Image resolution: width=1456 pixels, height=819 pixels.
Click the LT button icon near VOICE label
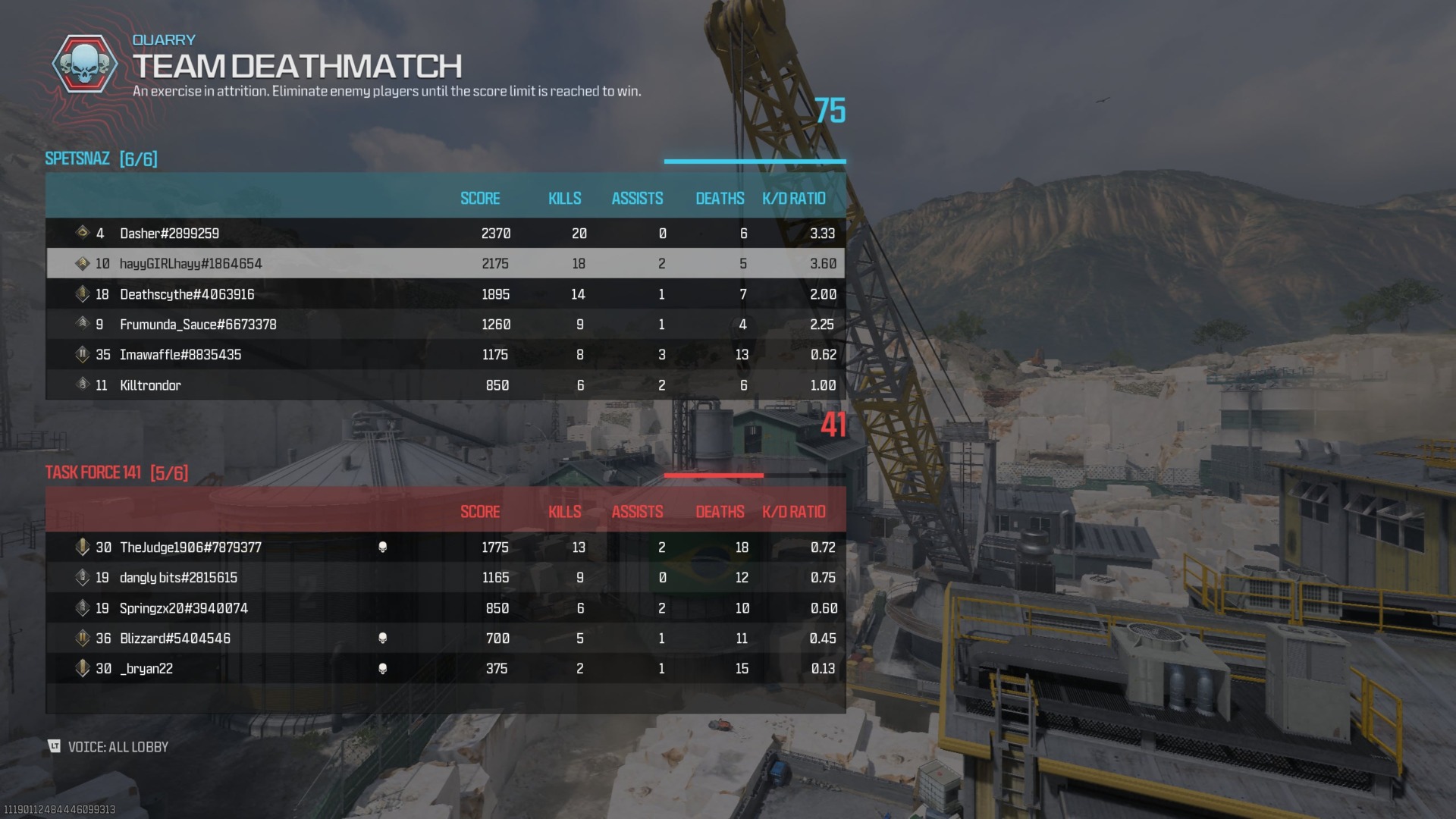[54, 747]
